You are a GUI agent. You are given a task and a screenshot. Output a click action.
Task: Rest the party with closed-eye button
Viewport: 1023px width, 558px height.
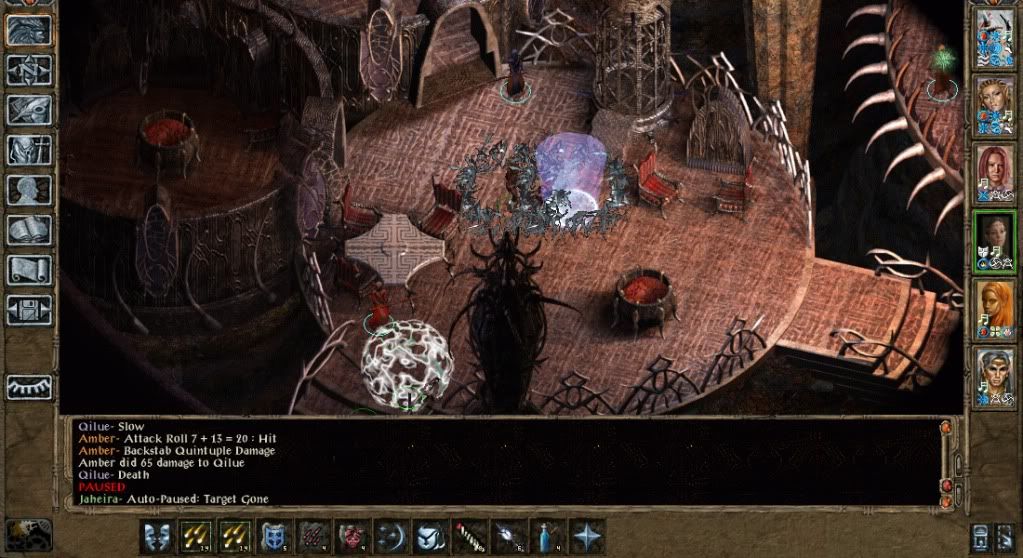pos(28,386)
